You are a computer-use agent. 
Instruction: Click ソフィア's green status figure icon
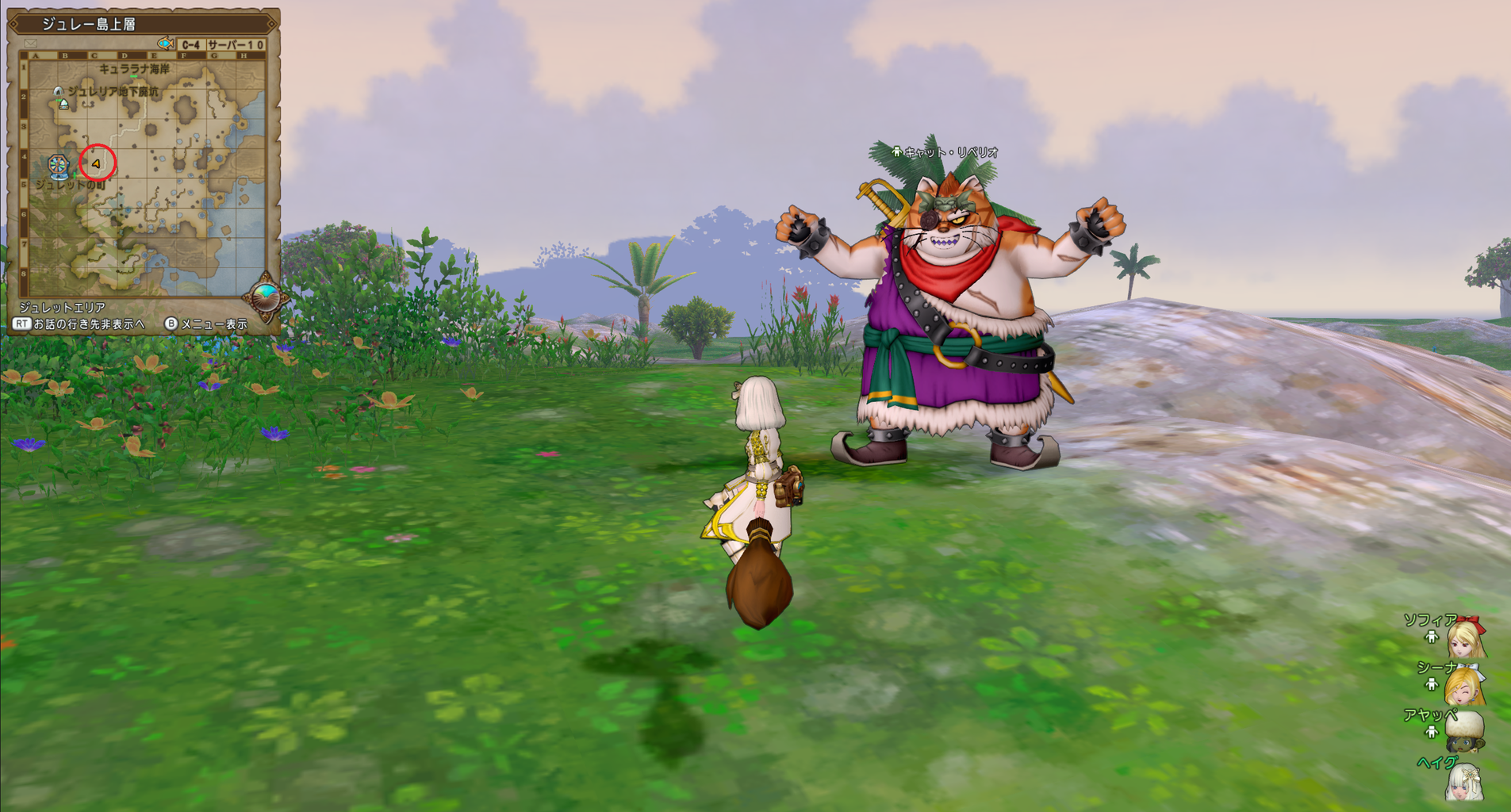(1432, 638)
